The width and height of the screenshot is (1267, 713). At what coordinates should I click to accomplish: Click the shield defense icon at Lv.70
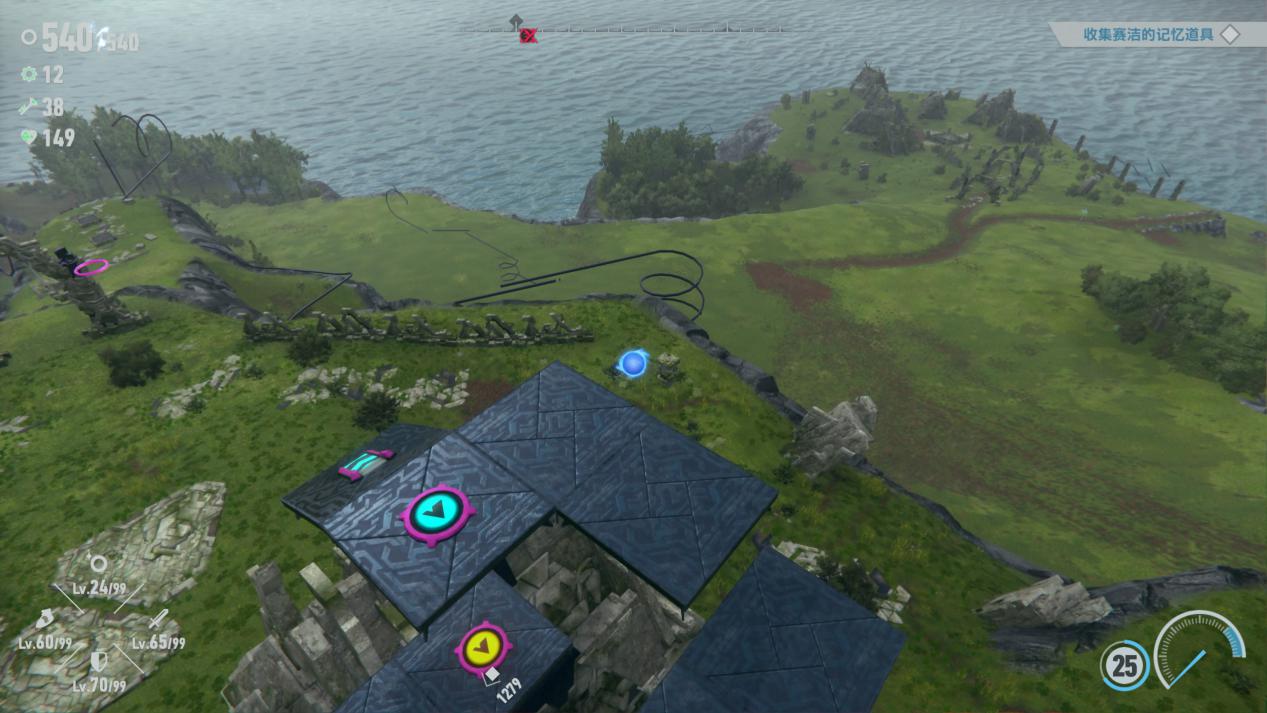point(99,660)
